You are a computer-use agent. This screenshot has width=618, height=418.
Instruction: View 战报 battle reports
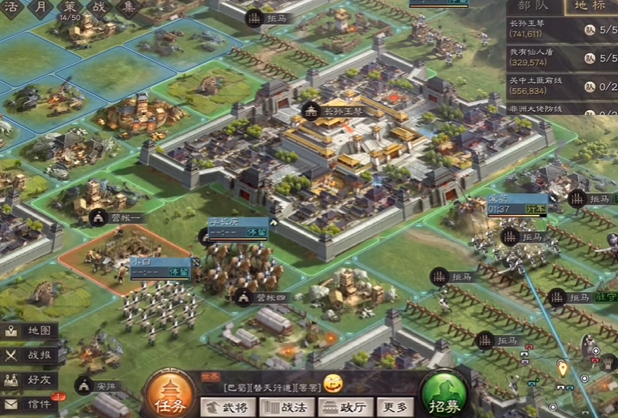[29, 354]
